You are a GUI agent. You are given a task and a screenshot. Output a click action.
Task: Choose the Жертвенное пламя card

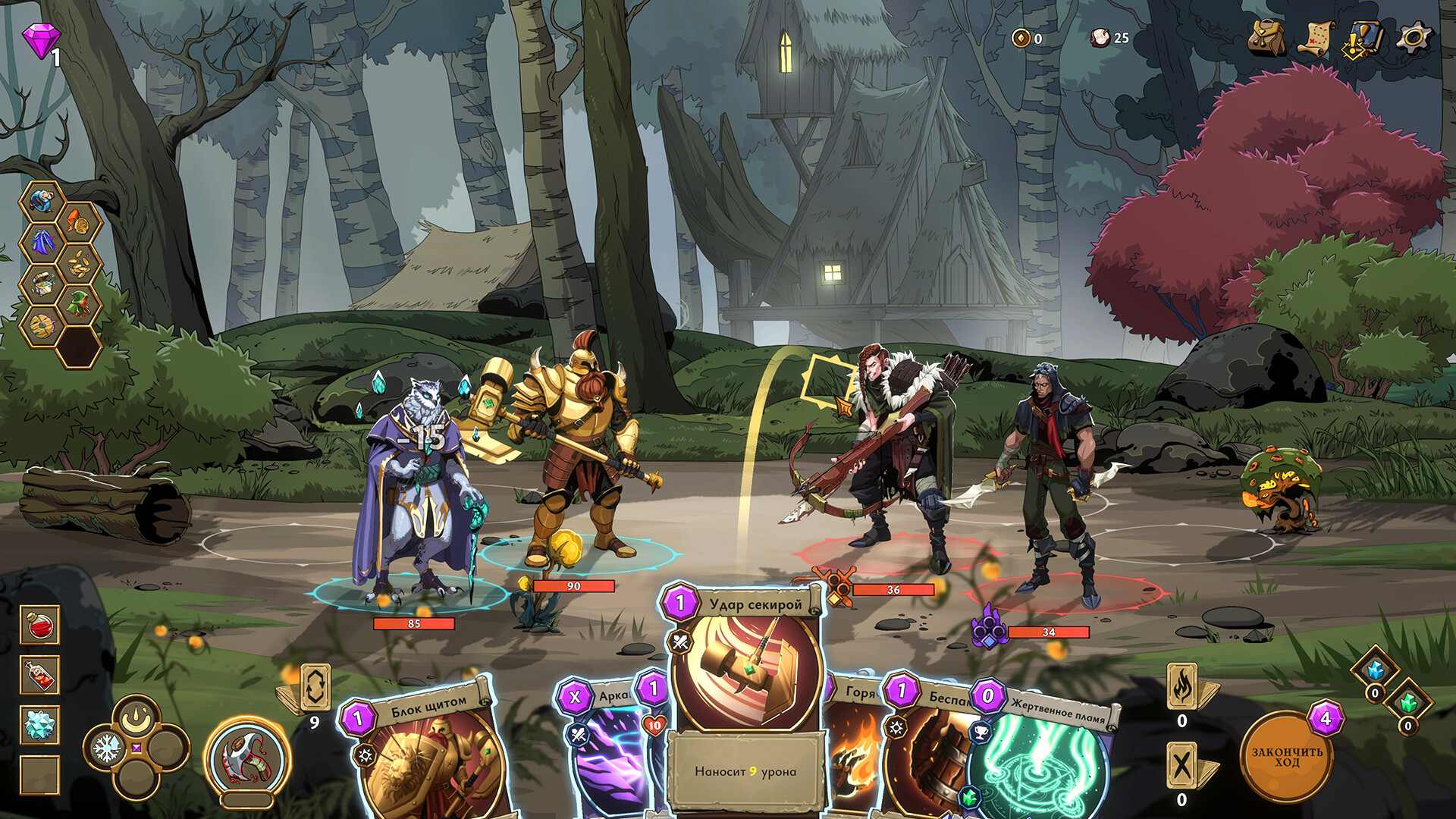[1046, 758]
